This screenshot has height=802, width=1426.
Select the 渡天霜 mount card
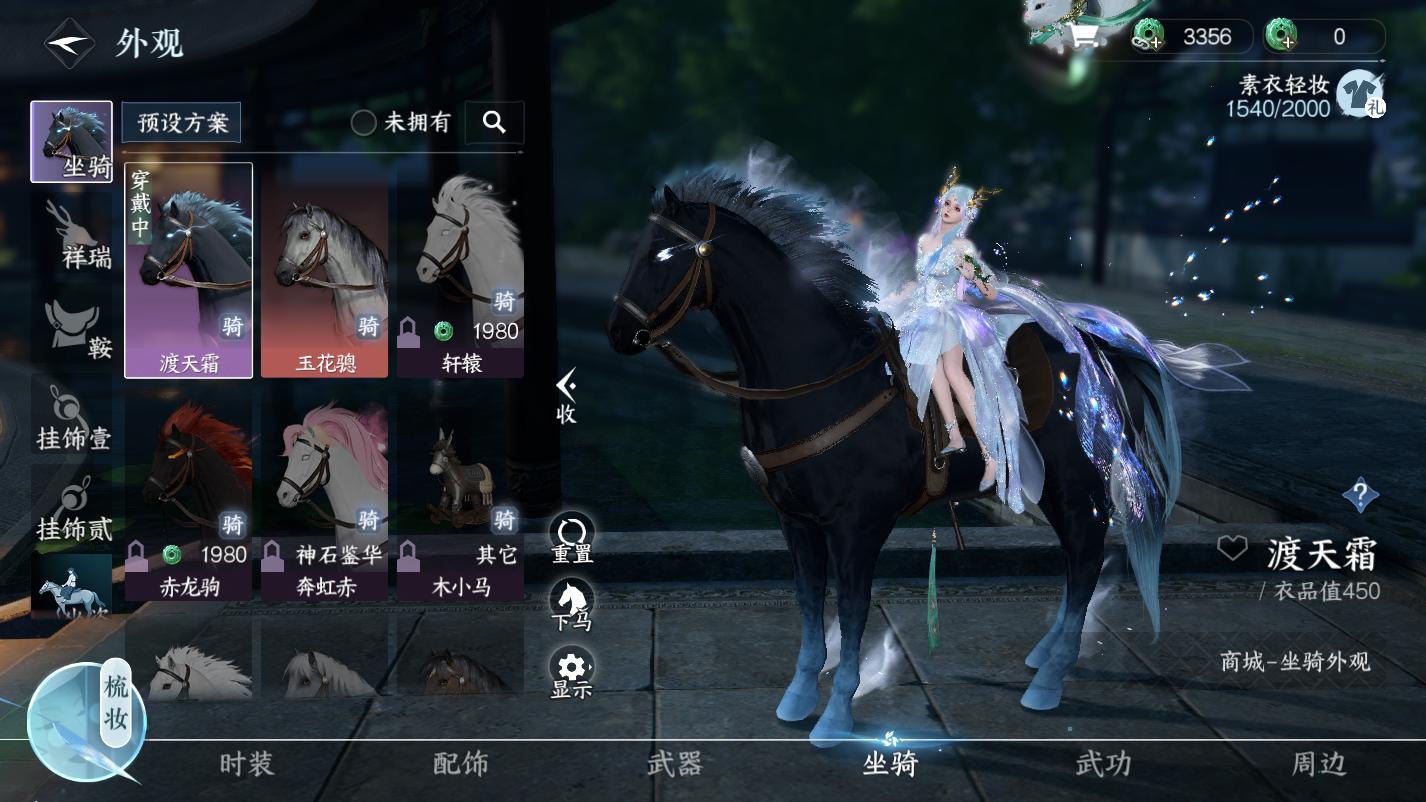coord(188,270)
